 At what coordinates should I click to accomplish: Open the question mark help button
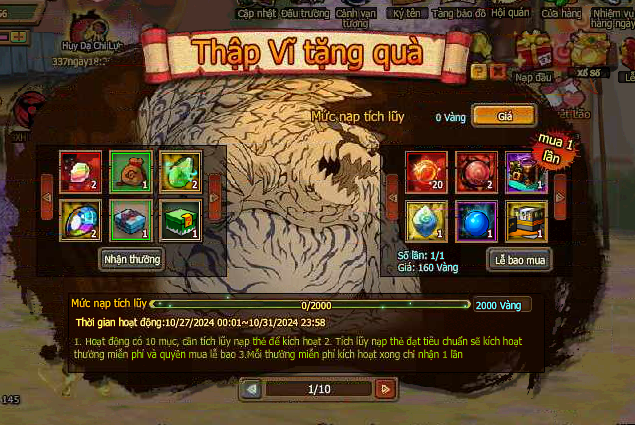coord(478,71)
